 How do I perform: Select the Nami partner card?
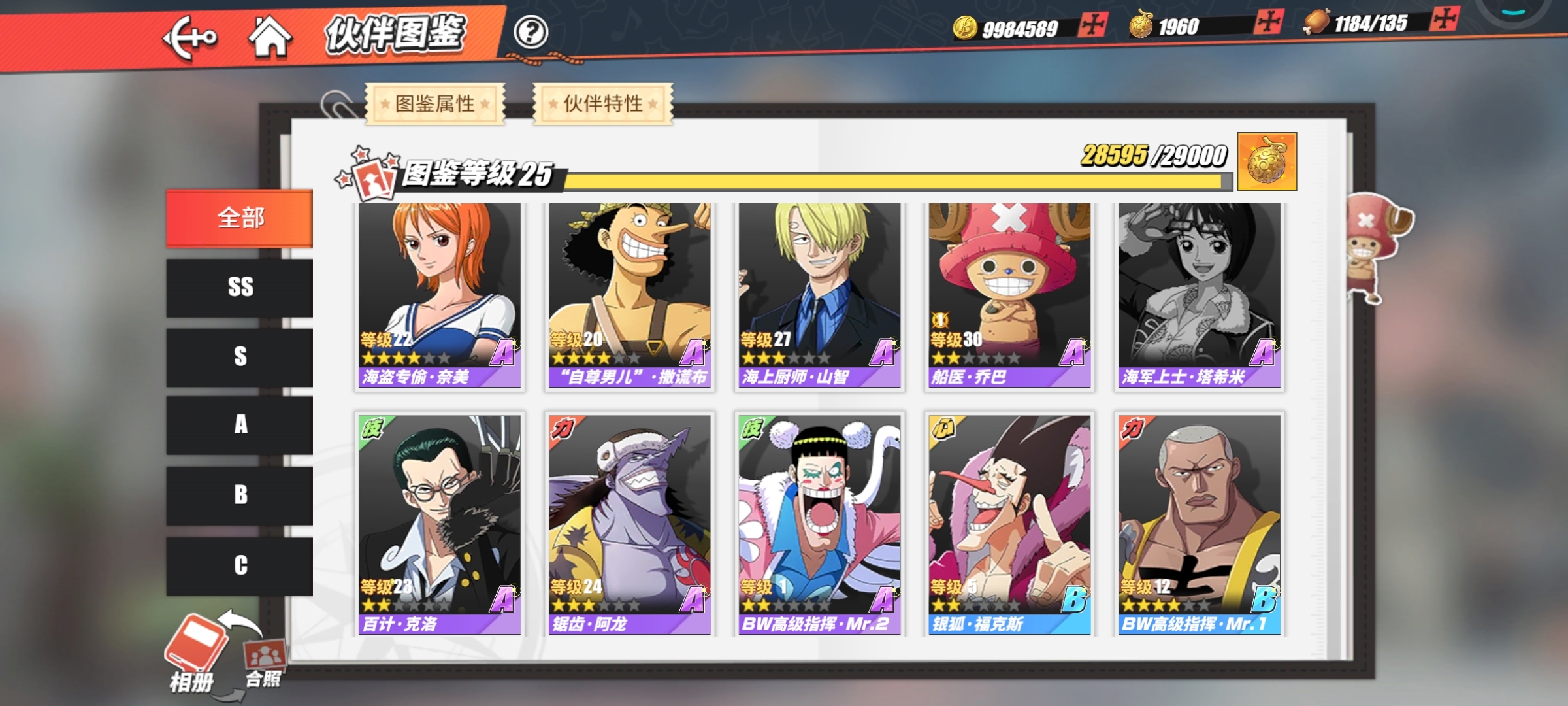439,295
